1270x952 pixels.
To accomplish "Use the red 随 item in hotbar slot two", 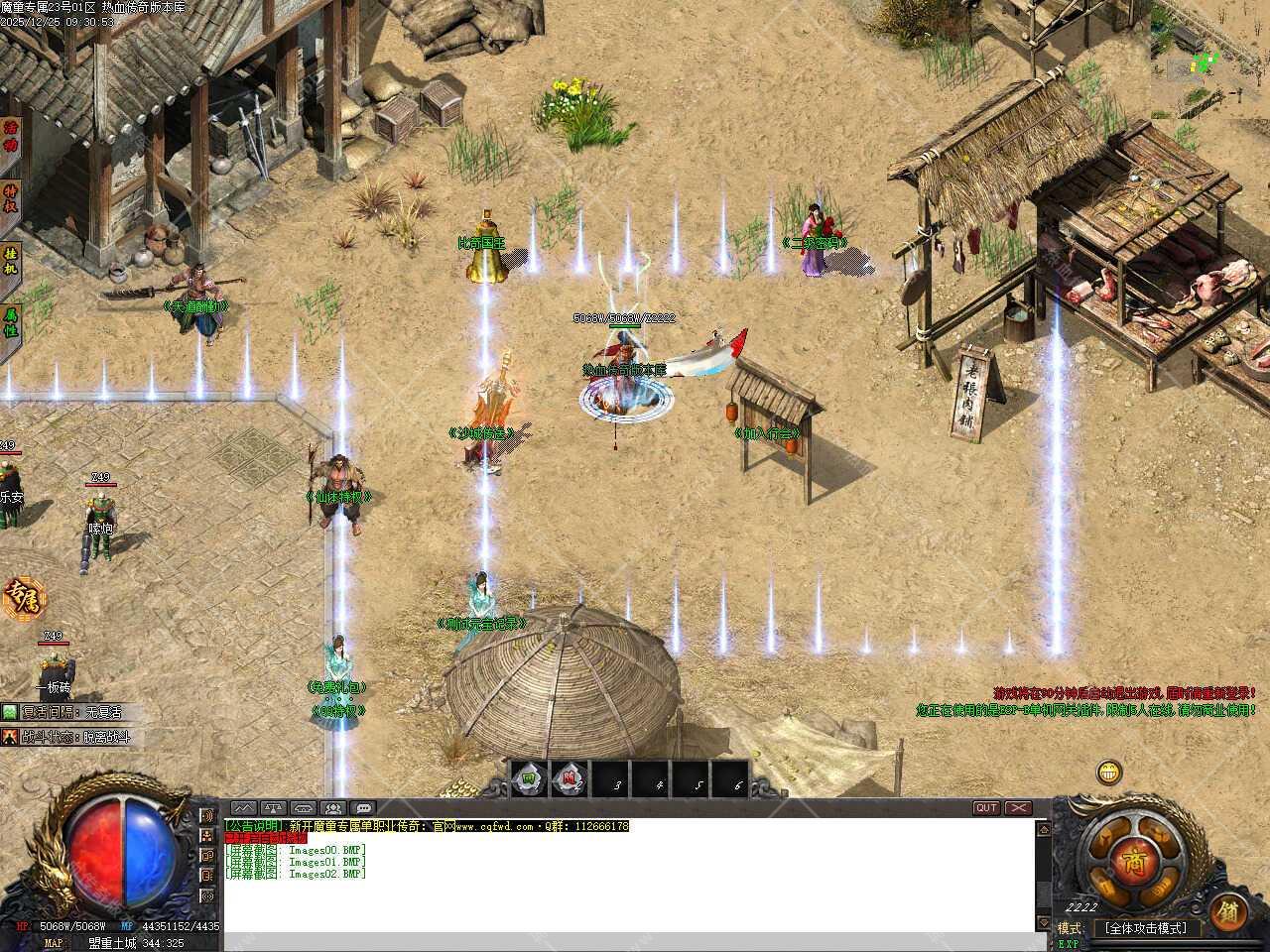I will [x=570, y=780].
